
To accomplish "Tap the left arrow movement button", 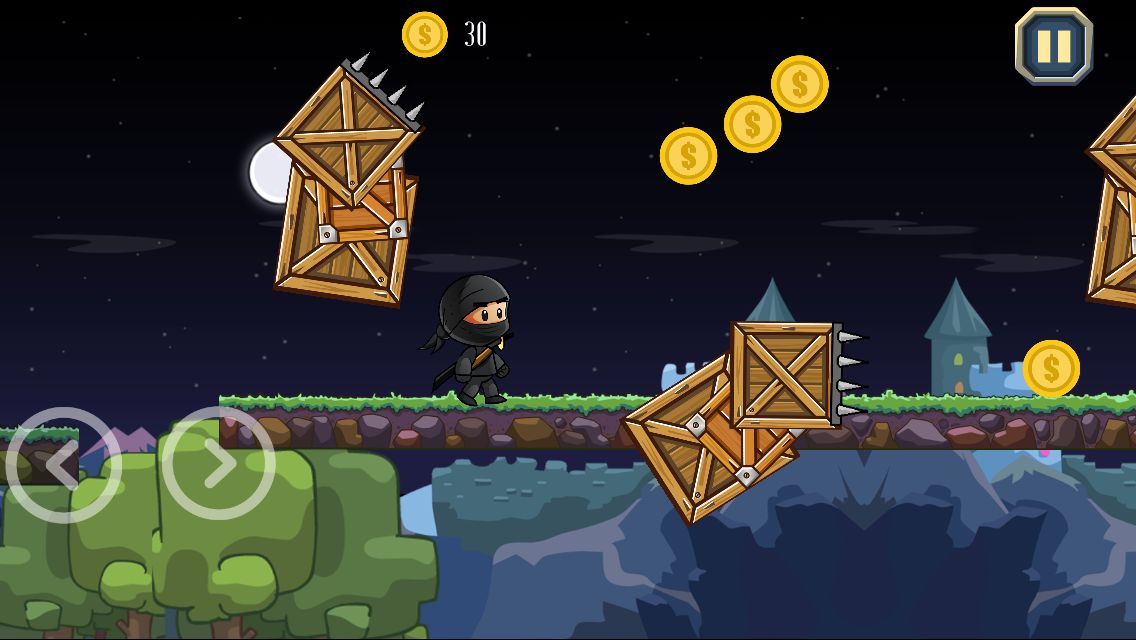I will pos(62,465).
